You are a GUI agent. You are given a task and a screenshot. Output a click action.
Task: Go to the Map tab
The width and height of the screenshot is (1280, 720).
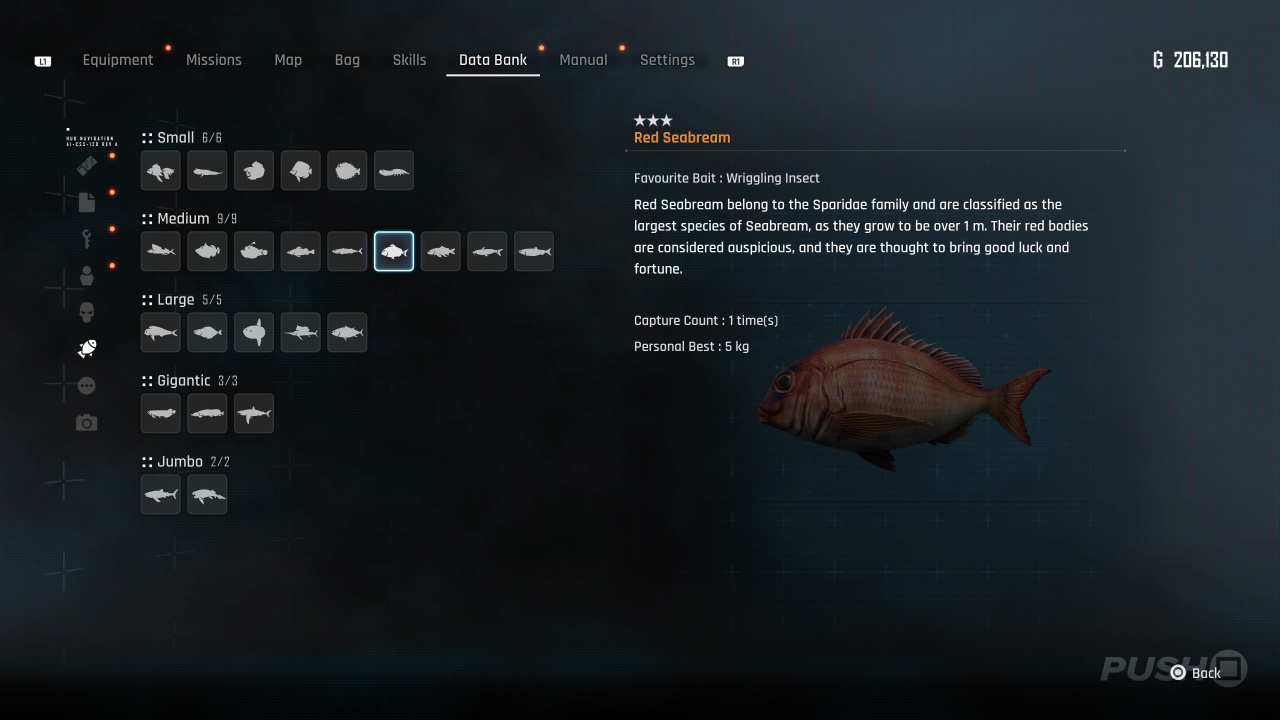pos(288,60)
